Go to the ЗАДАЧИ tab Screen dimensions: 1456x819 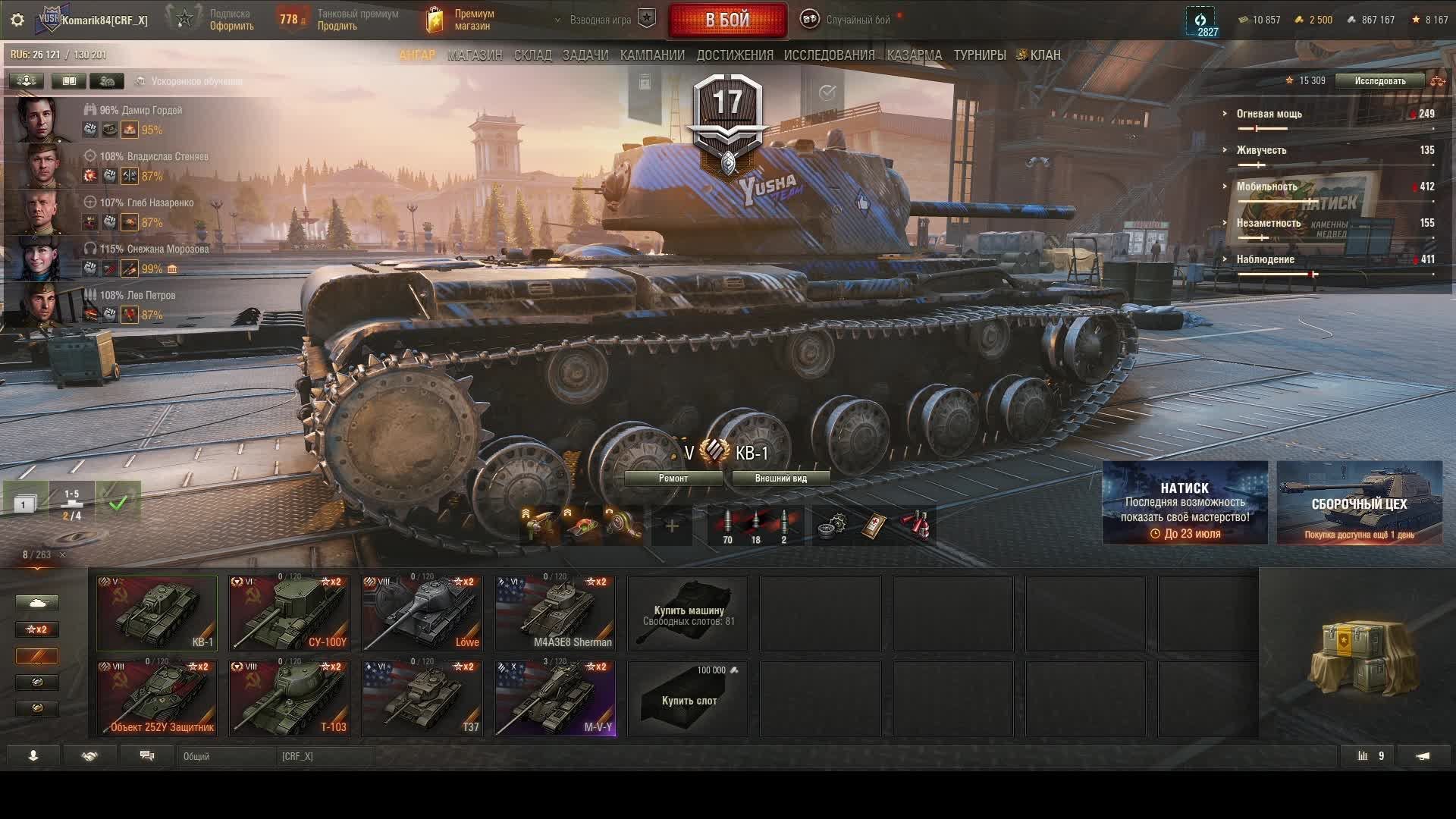[x=585, y=55]
